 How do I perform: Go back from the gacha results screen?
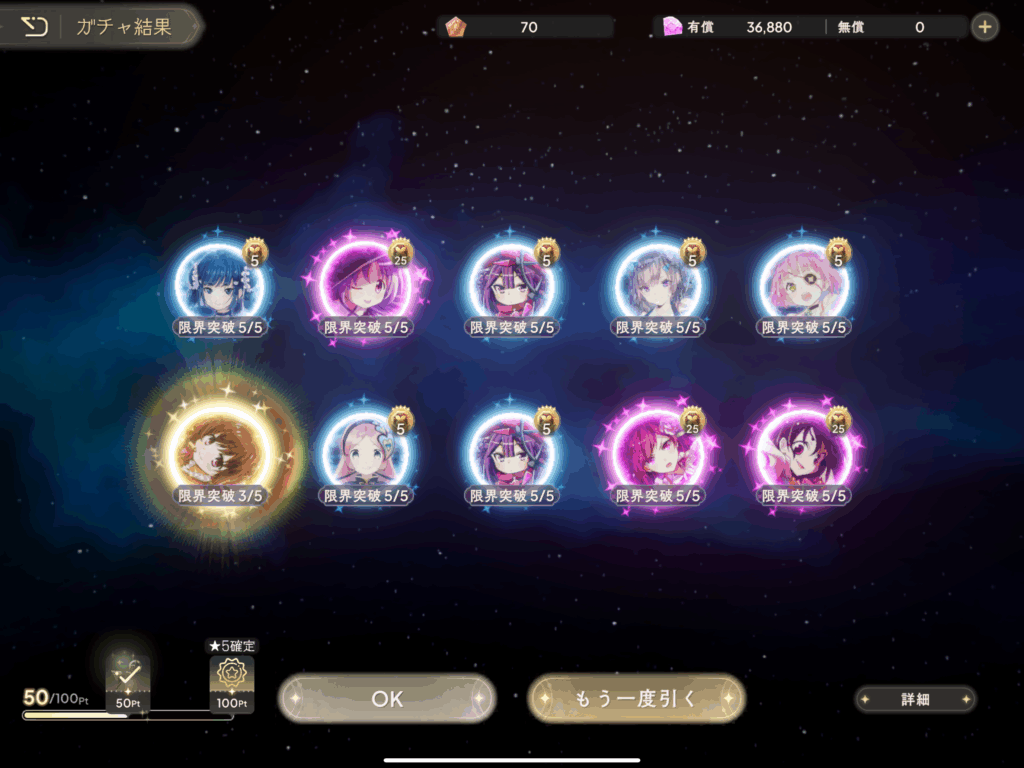[34, 27]
